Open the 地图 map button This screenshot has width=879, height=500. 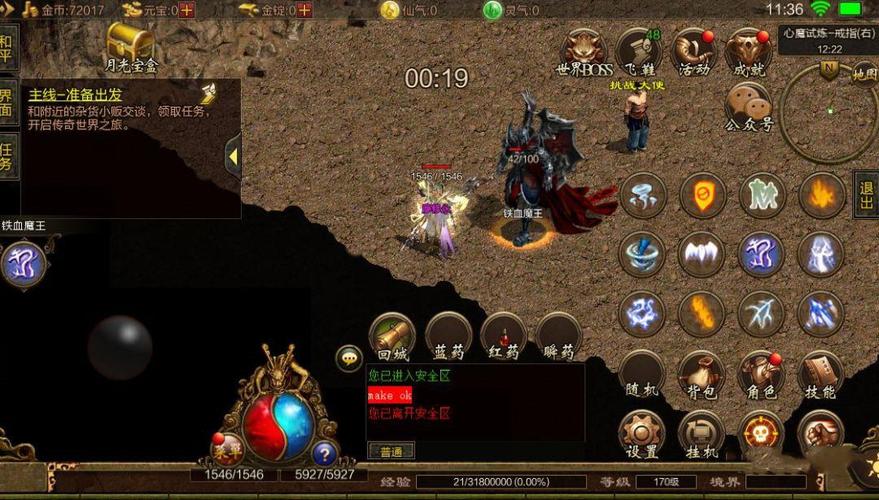864,73
